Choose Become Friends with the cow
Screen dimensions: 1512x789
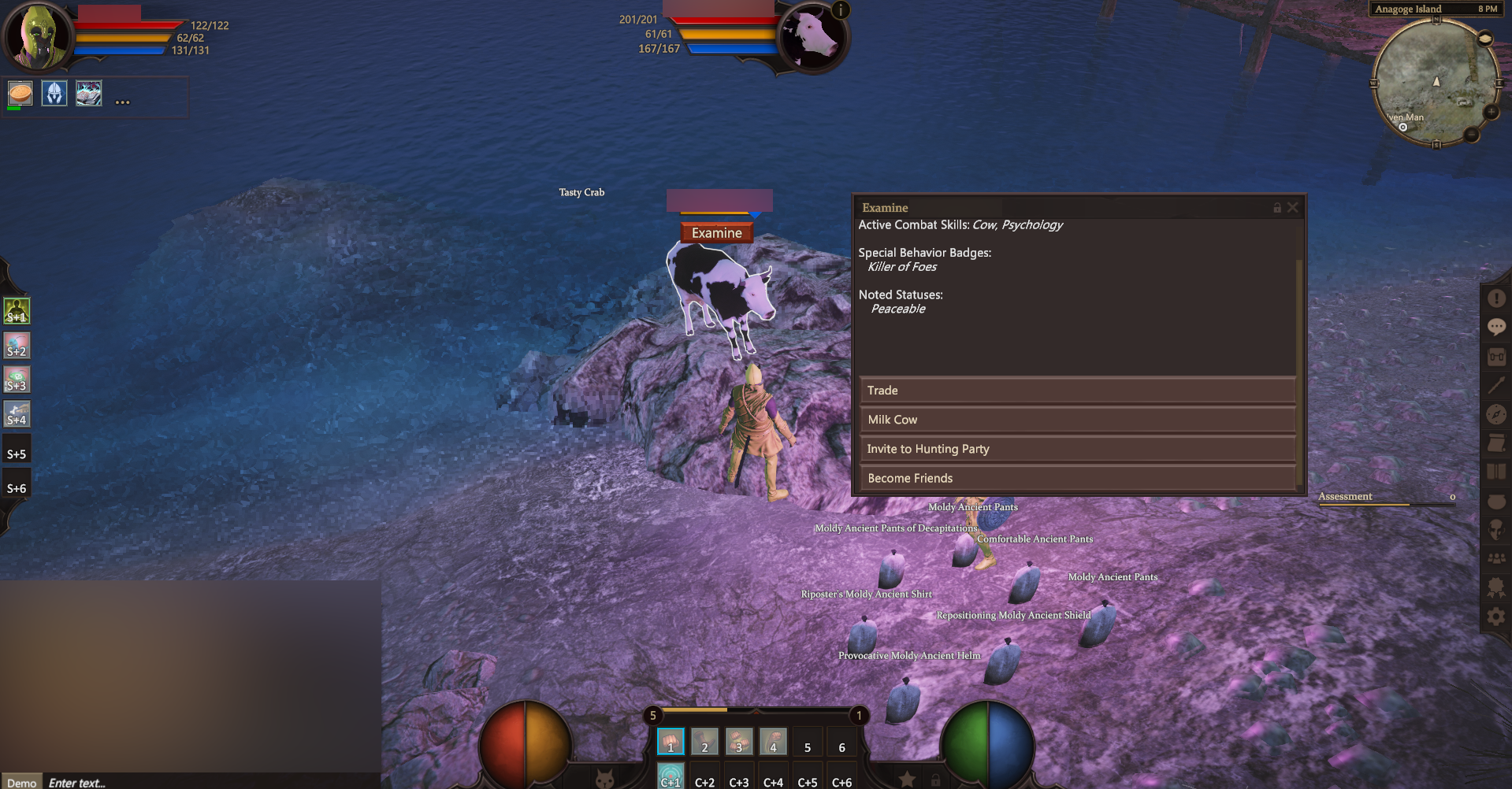(1076, 478)
